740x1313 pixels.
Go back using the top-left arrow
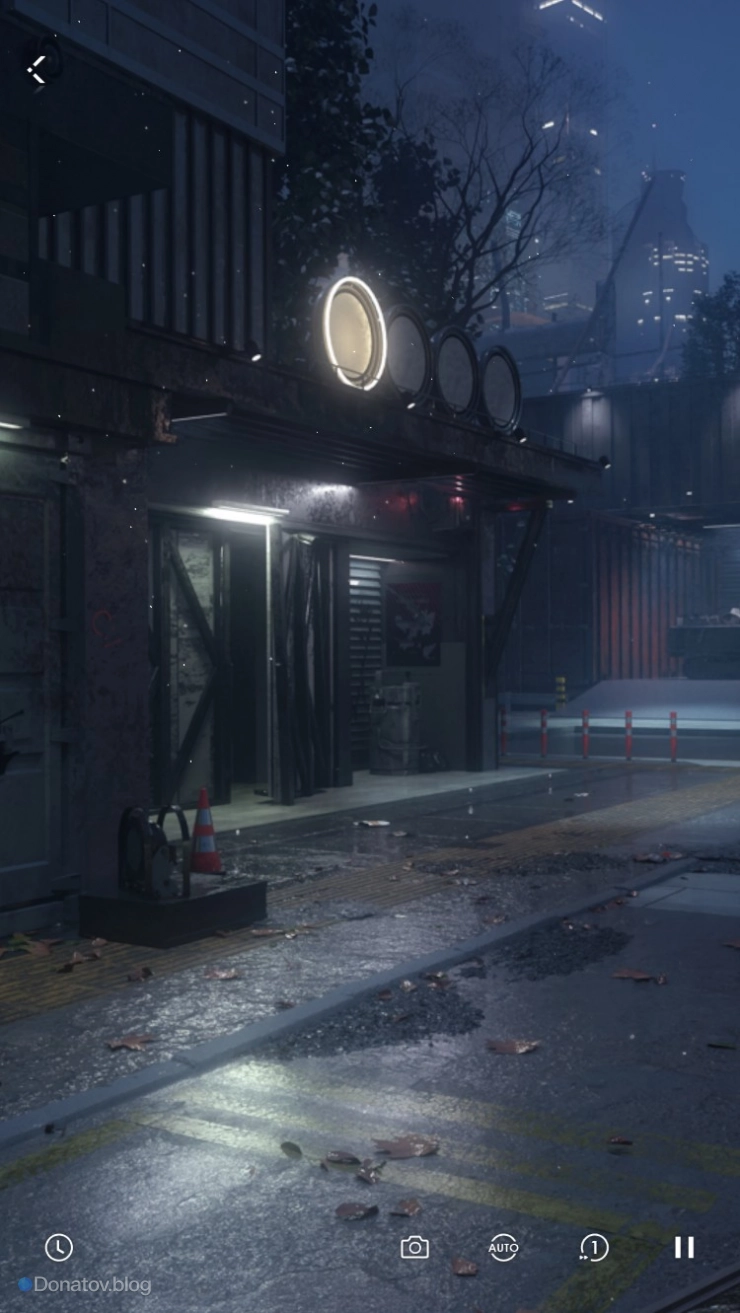pos(37,69)
